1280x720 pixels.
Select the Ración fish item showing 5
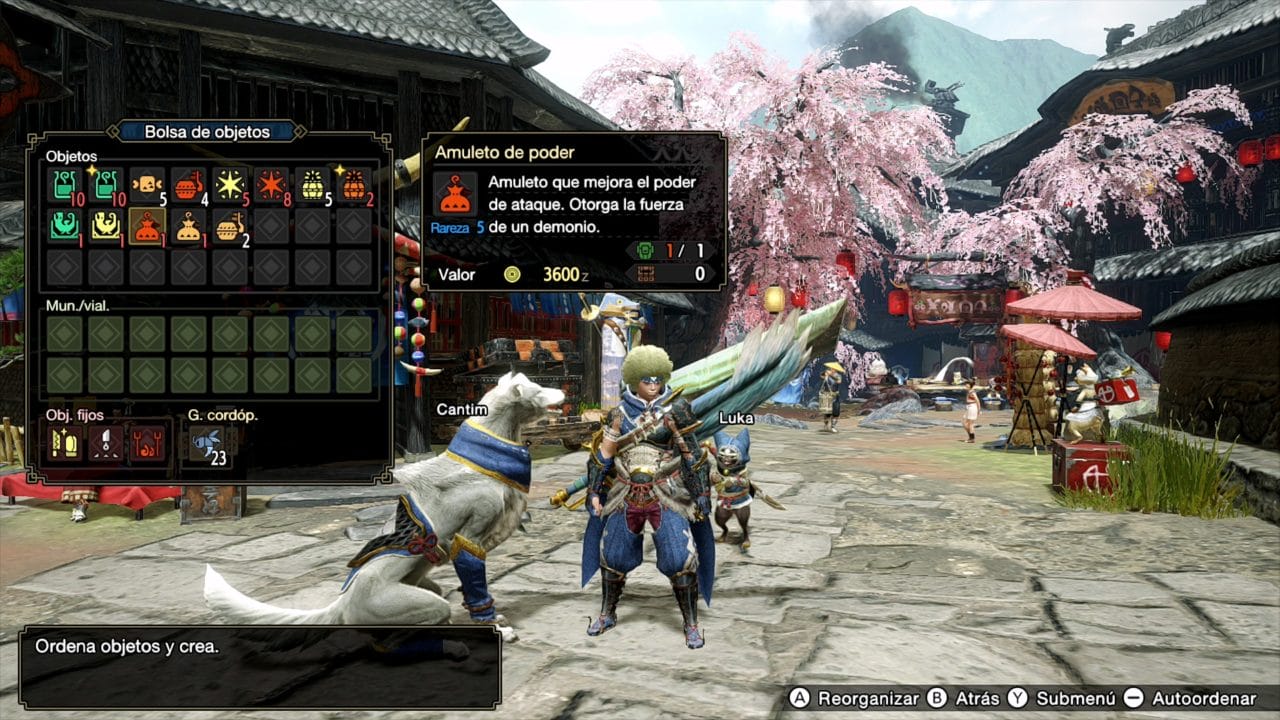(146, 183)
